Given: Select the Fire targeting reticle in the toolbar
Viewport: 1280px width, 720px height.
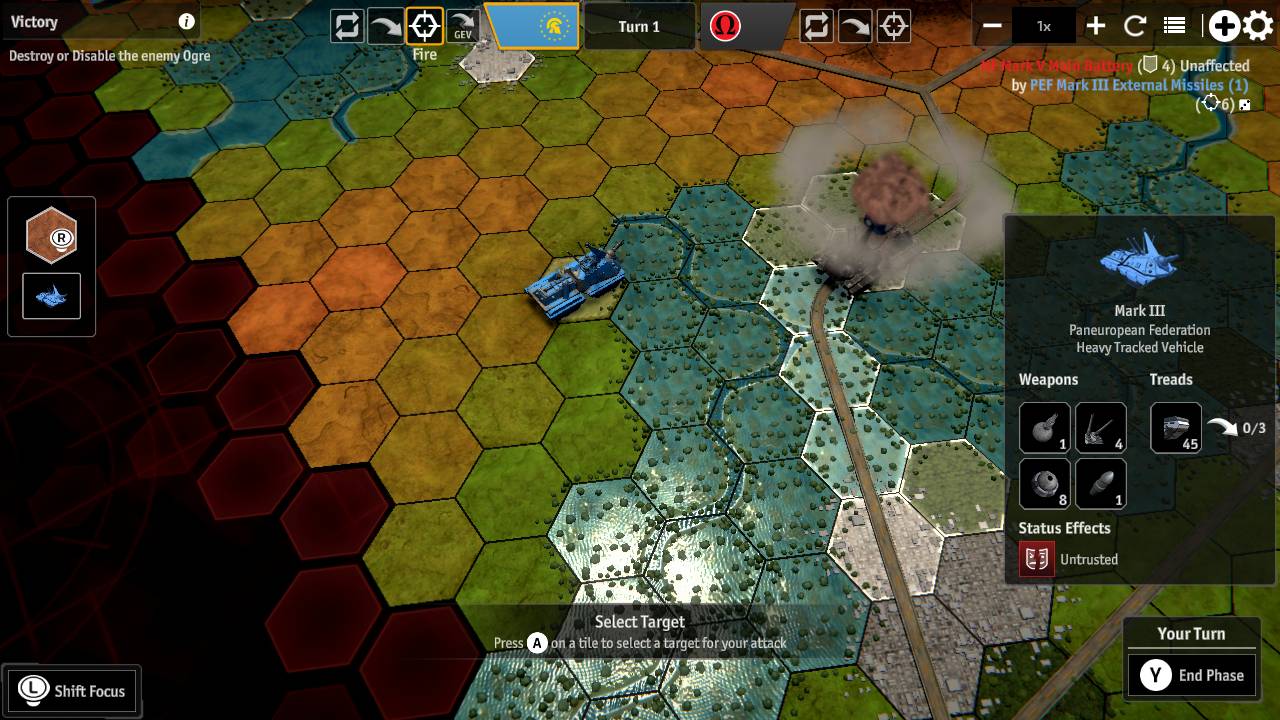Looking at the screenshot, I should 423,26.
